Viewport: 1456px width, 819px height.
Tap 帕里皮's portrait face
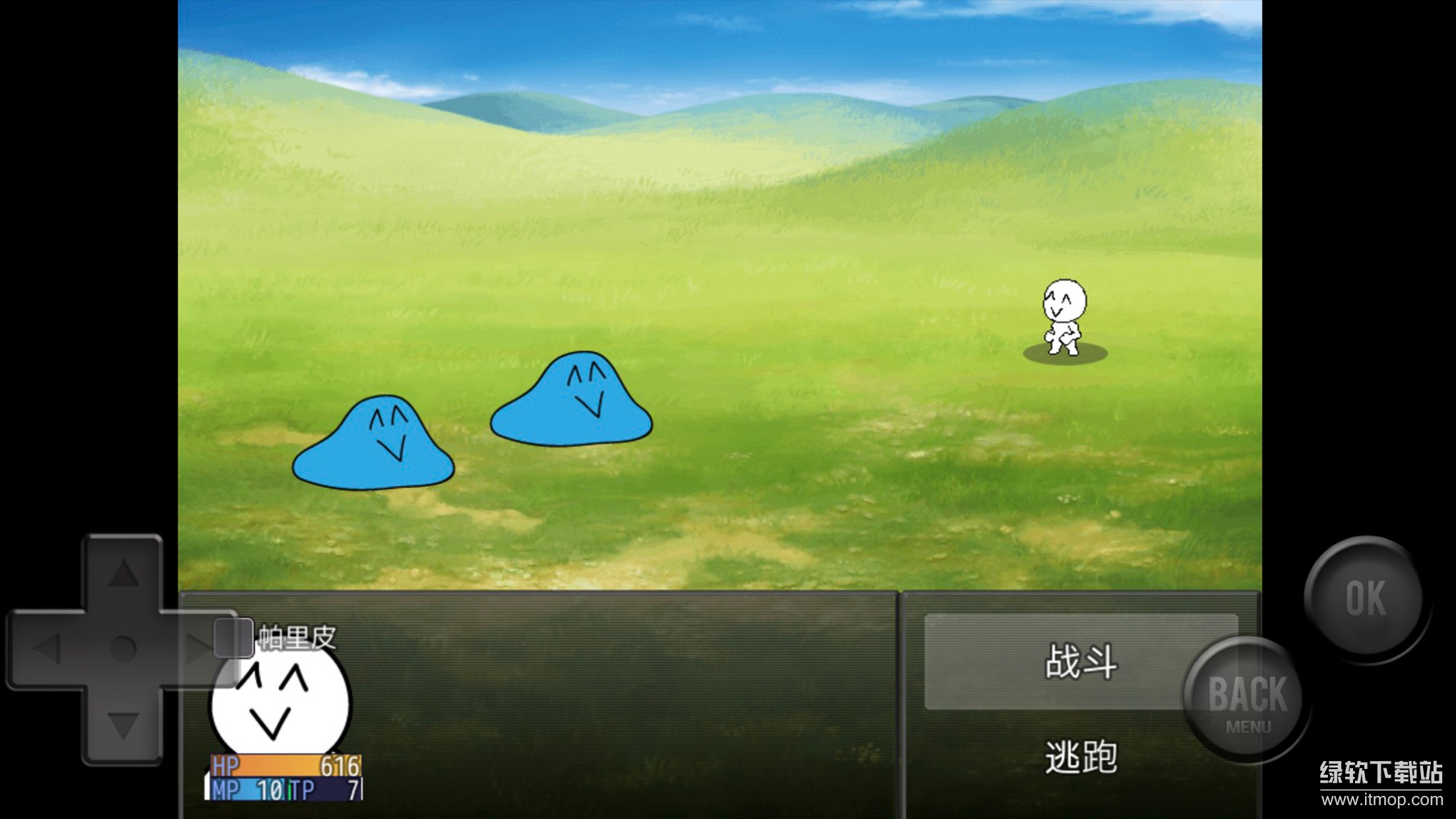click(x=277, y=702)
